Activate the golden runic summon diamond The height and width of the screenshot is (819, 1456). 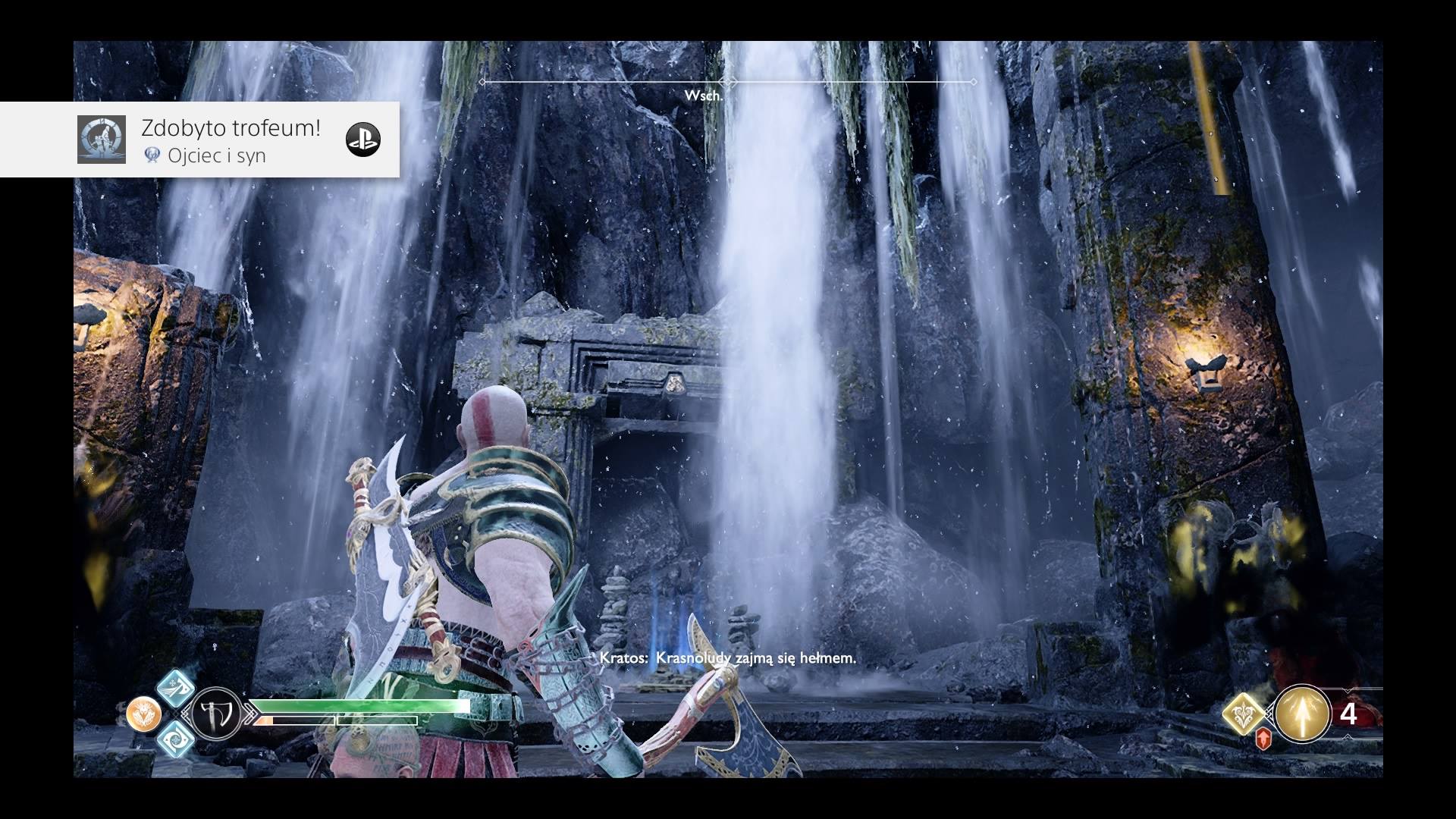[x=1244, y=714]
